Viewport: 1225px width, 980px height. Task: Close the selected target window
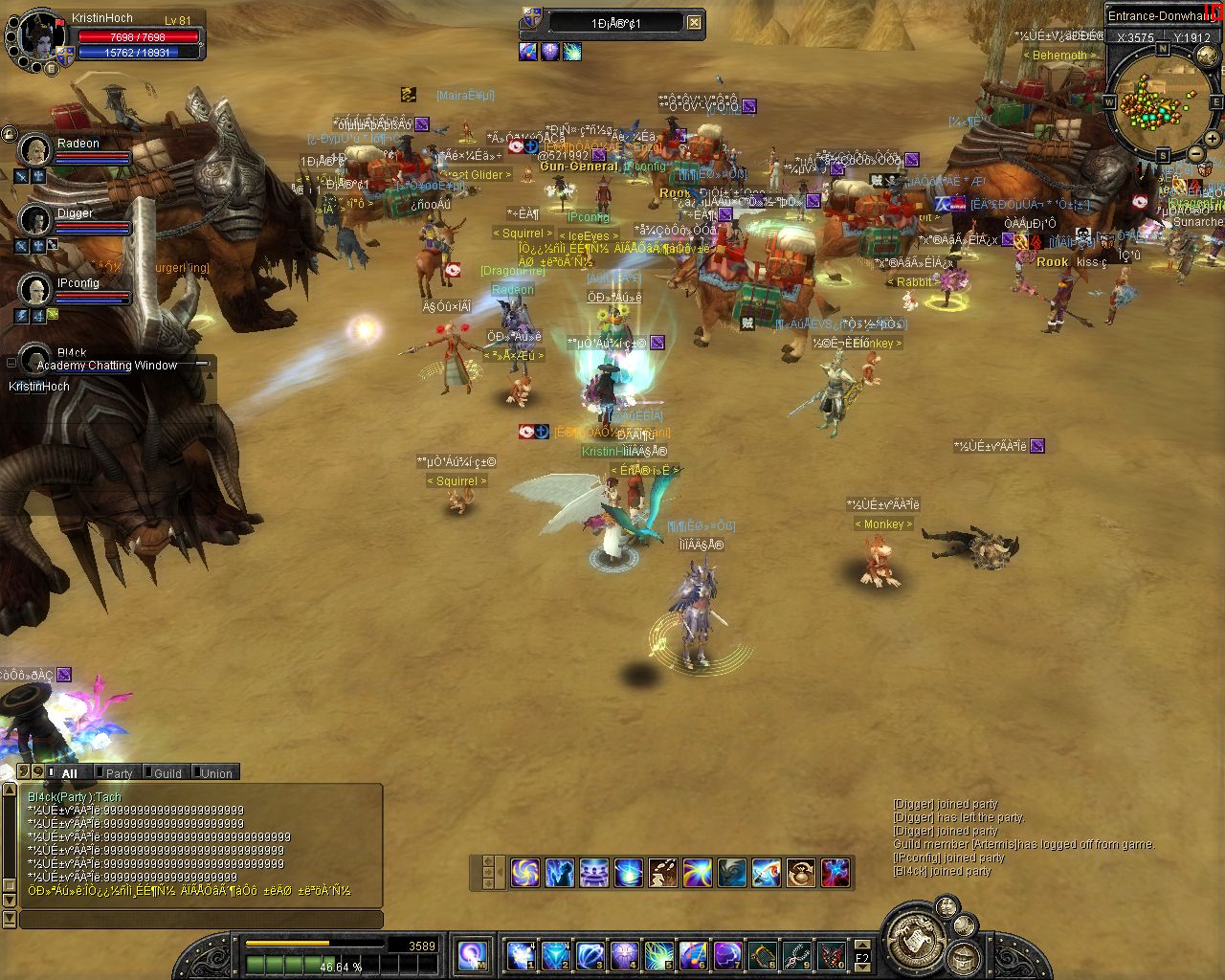point(695,23)
